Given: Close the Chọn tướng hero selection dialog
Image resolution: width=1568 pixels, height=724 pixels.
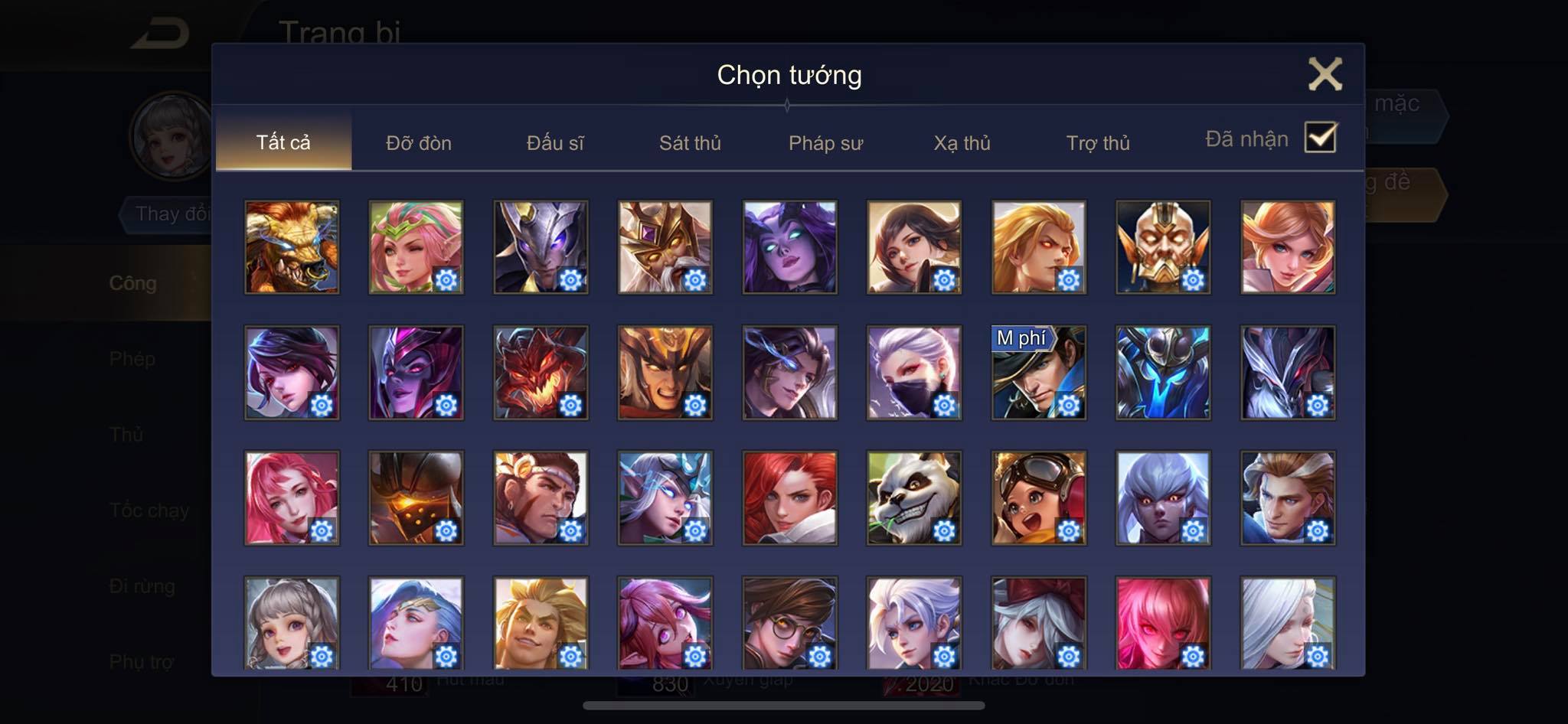Looking at the screenshot, I should pyautogui.click(x=1325, y=74).
